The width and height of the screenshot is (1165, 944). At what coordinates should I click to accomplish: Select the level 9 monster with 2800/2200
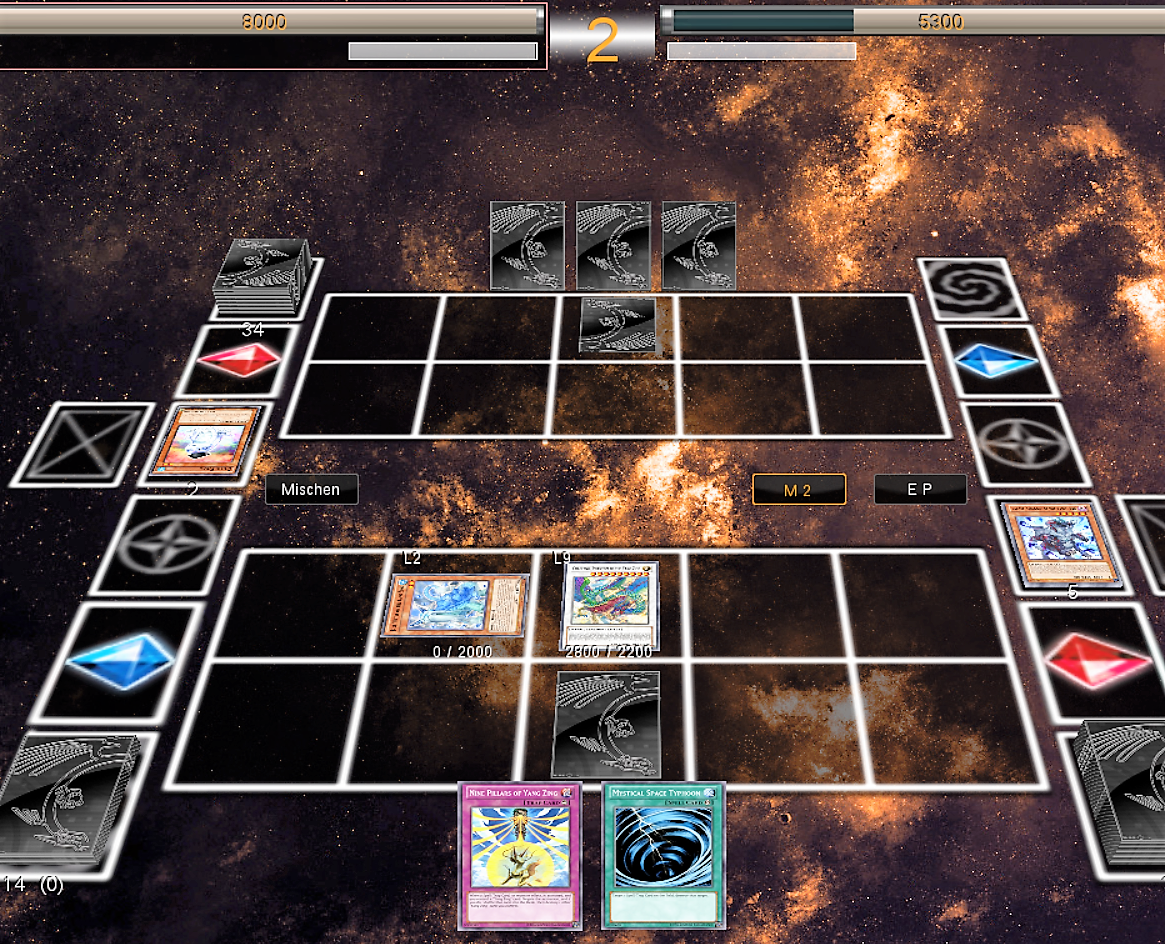tap(609, 606)
